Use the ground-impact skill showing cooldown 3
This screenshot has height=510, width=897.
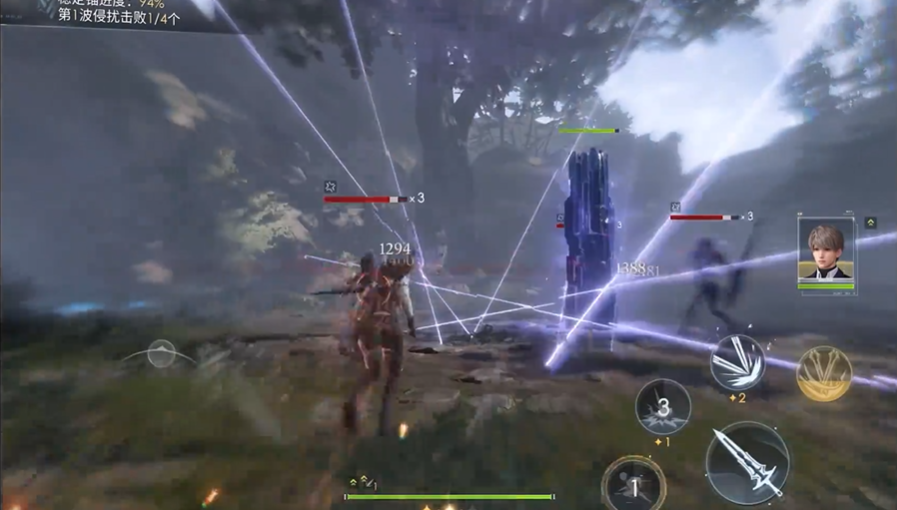pos(663,406)
